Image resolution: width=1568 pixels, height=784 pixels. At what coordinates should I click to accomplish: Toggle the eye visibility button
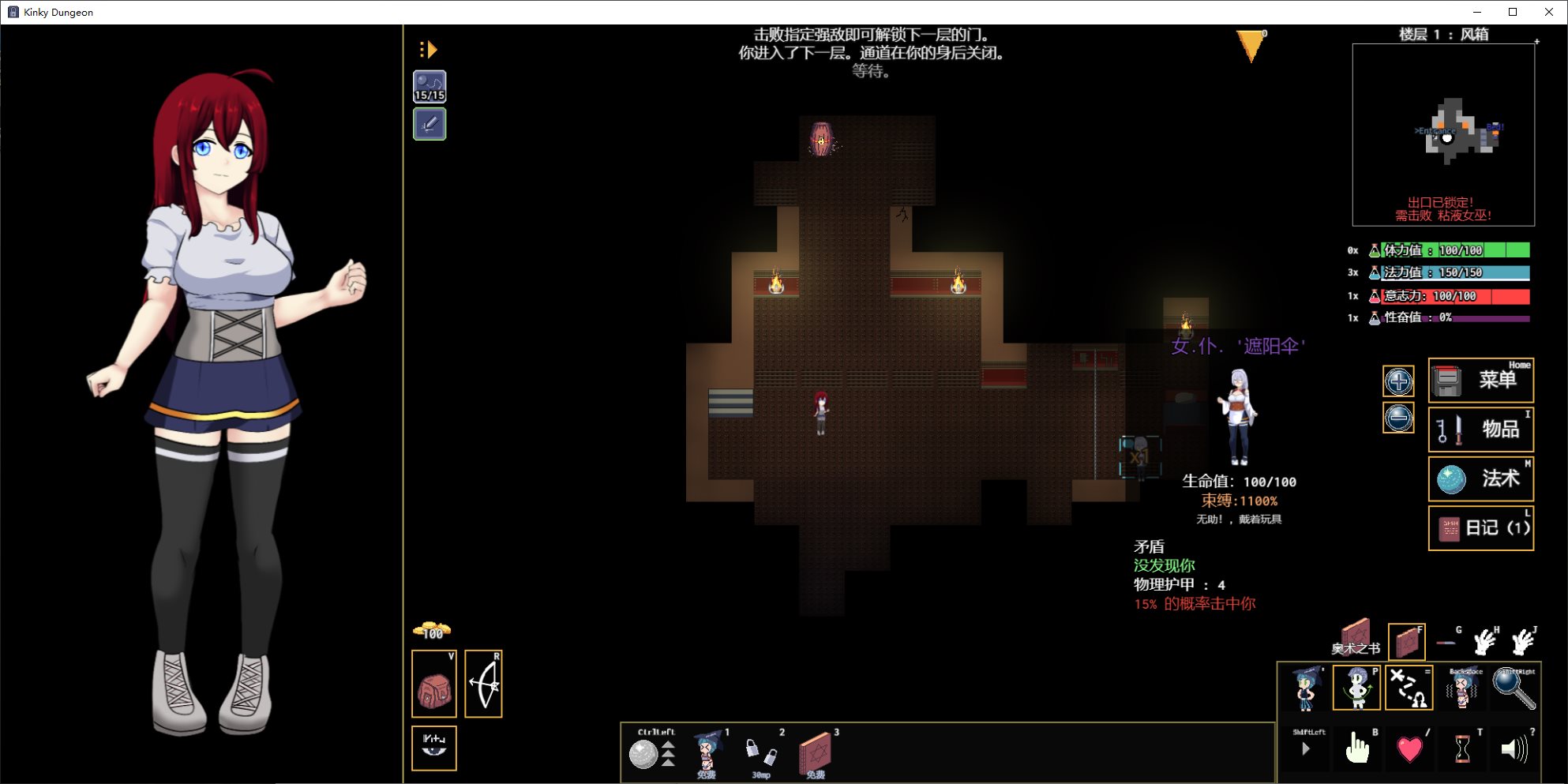pyautogui.click(x=434, y=747)
